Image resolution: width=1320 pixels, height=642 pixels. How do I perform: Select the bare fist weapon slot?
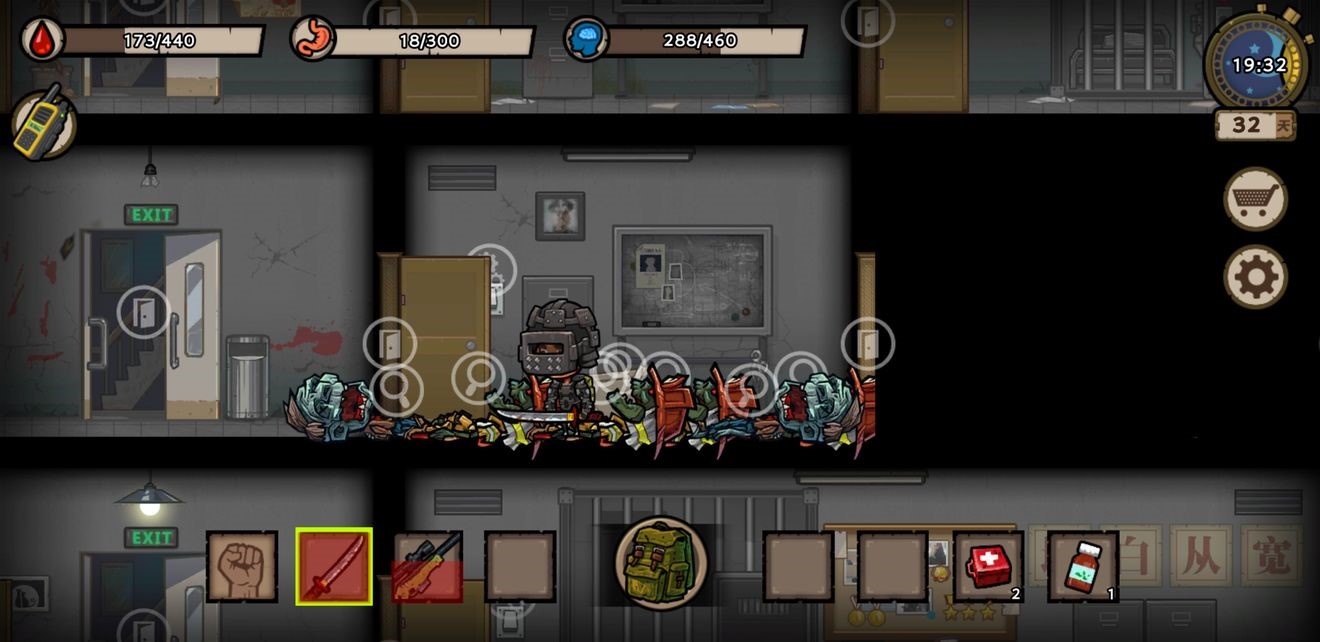tap(242, 566)
